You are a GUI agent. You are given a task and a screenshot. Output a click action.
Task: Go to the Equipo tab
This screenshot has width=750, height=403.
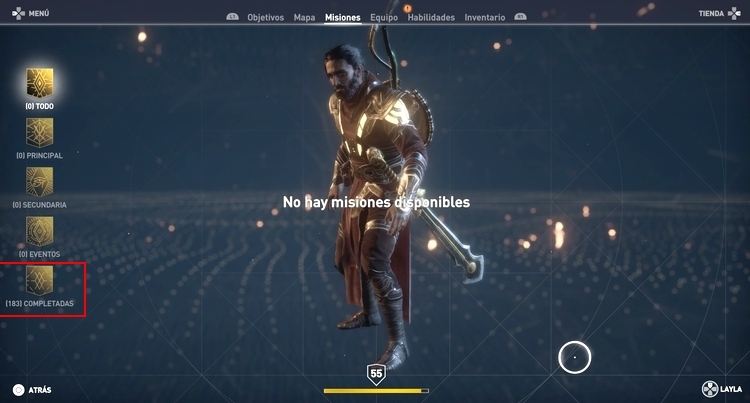[383, 17]
